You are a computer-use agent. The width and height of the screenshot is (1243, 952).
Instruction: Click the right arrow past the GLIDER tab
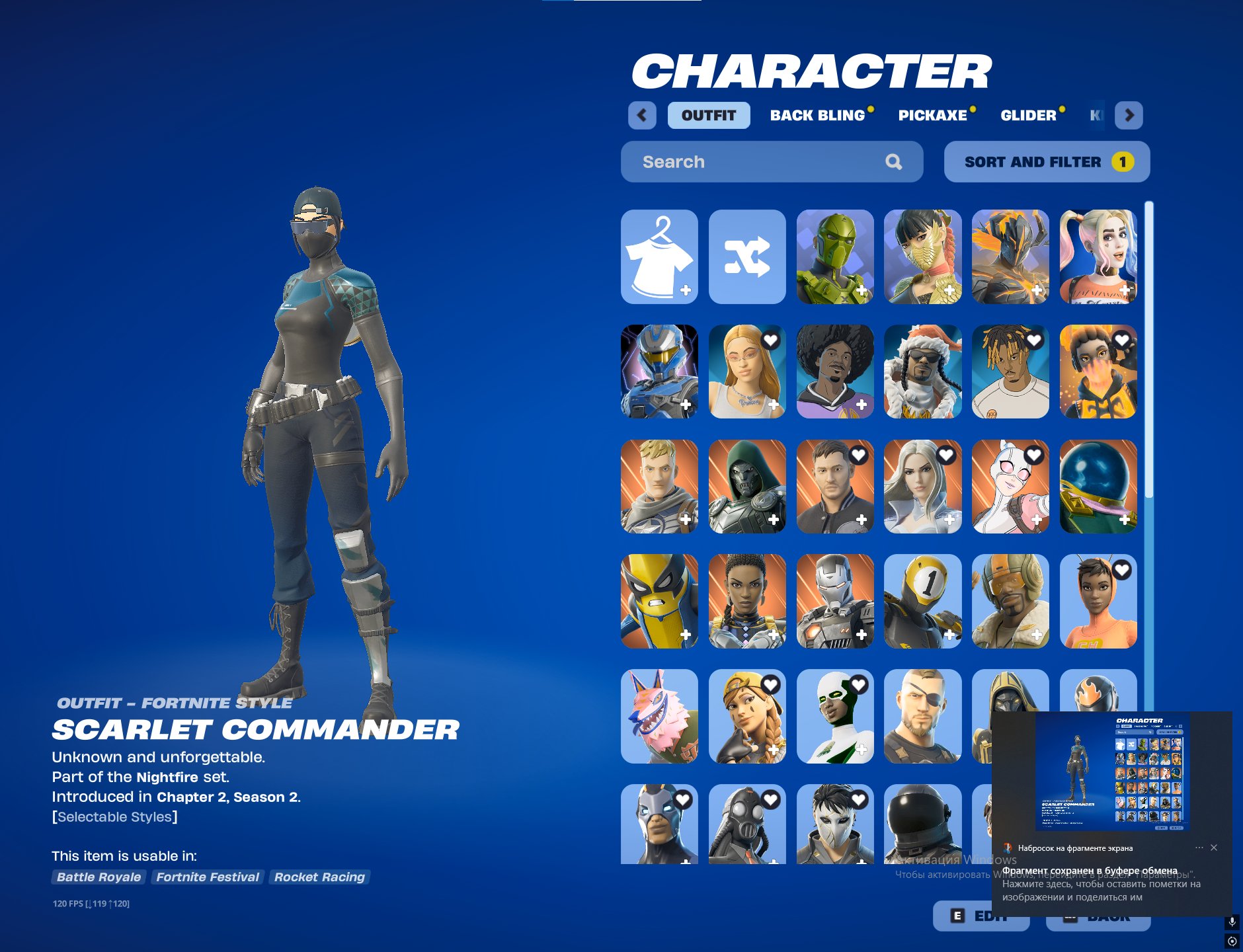click(1131, 115)
